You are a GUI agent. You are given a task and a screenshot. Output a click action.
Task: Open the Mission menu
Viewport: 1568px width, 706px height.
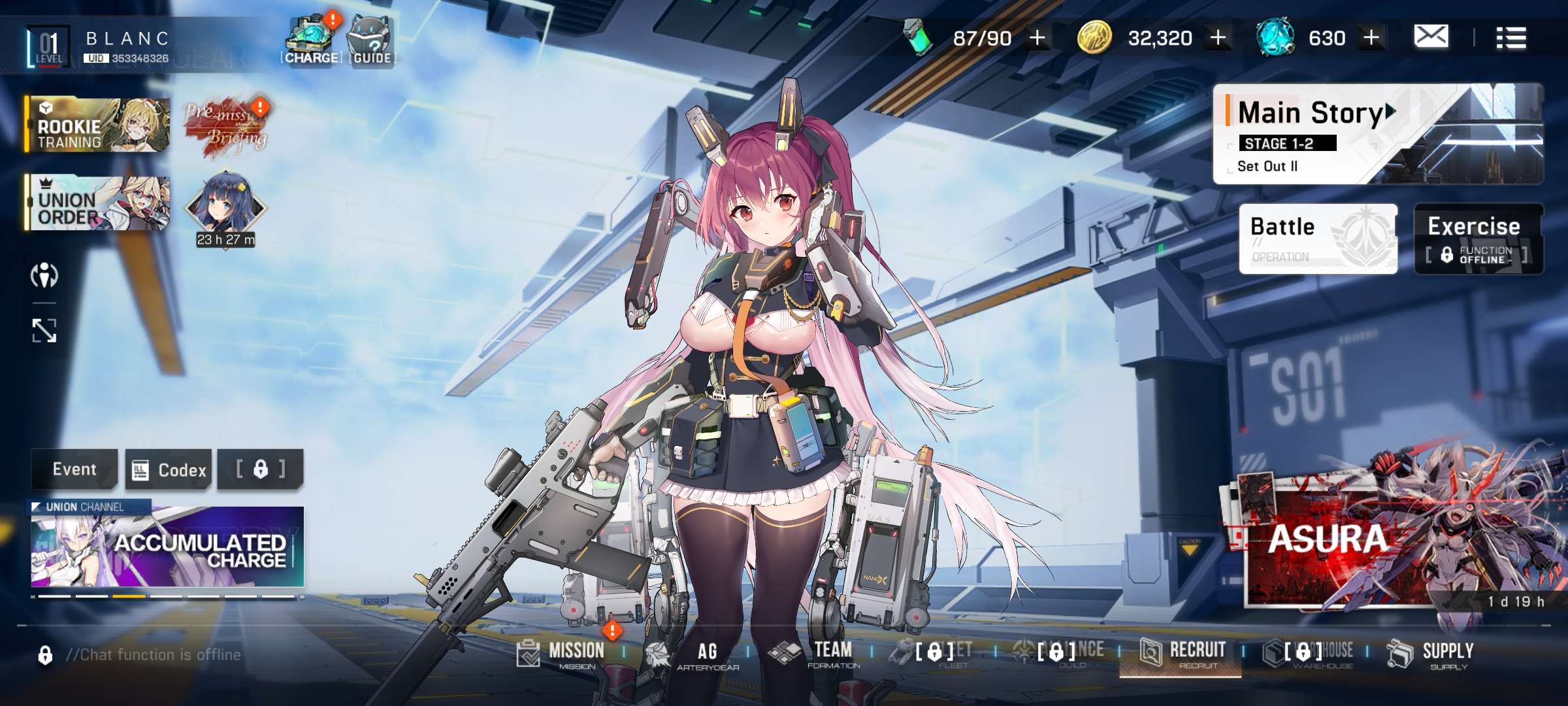[562, 653]
